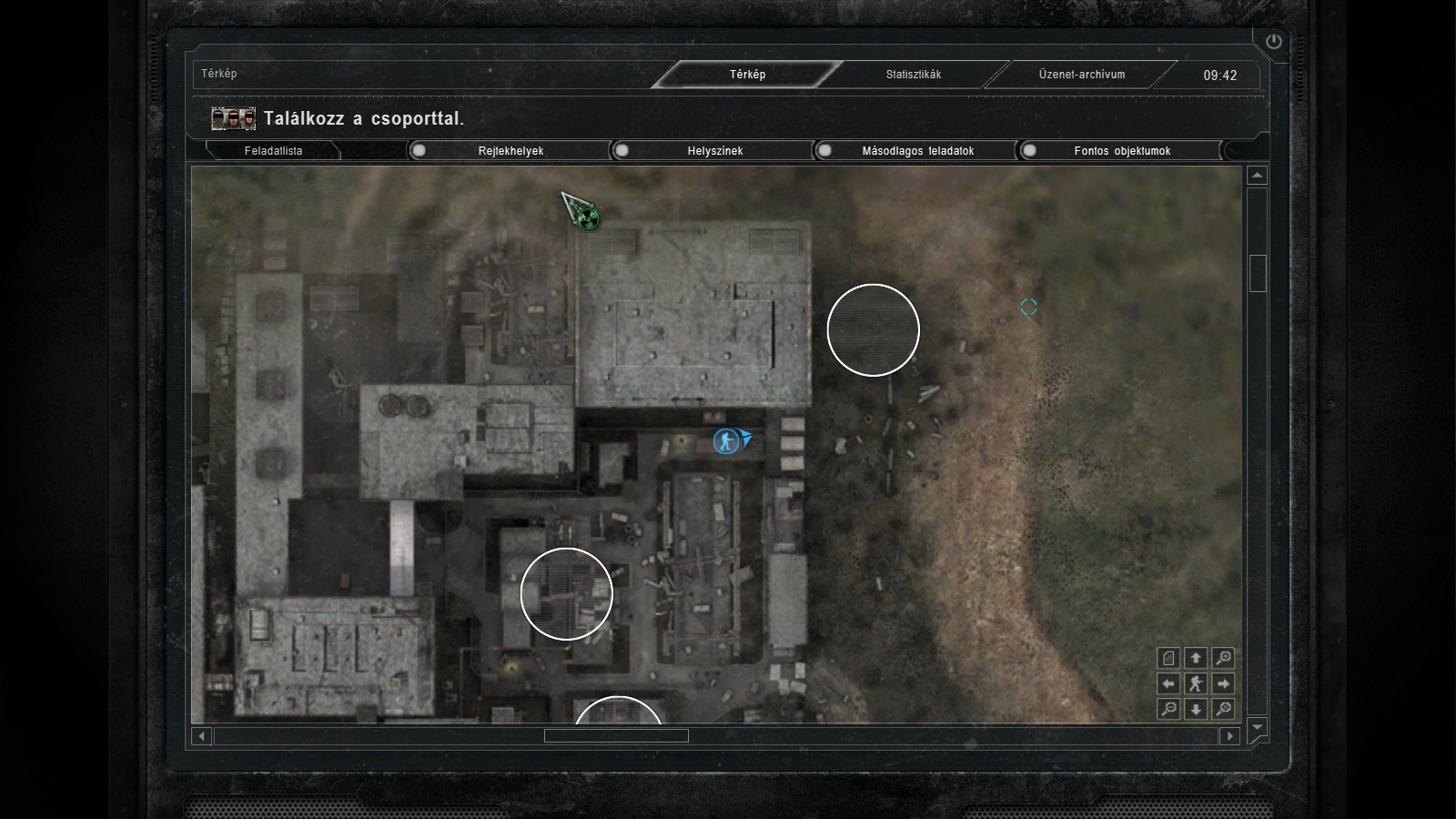Viewport: 1456px width, 819px height.
Task: Pan the map up with the arrow button
Action: coord(1196,658)
